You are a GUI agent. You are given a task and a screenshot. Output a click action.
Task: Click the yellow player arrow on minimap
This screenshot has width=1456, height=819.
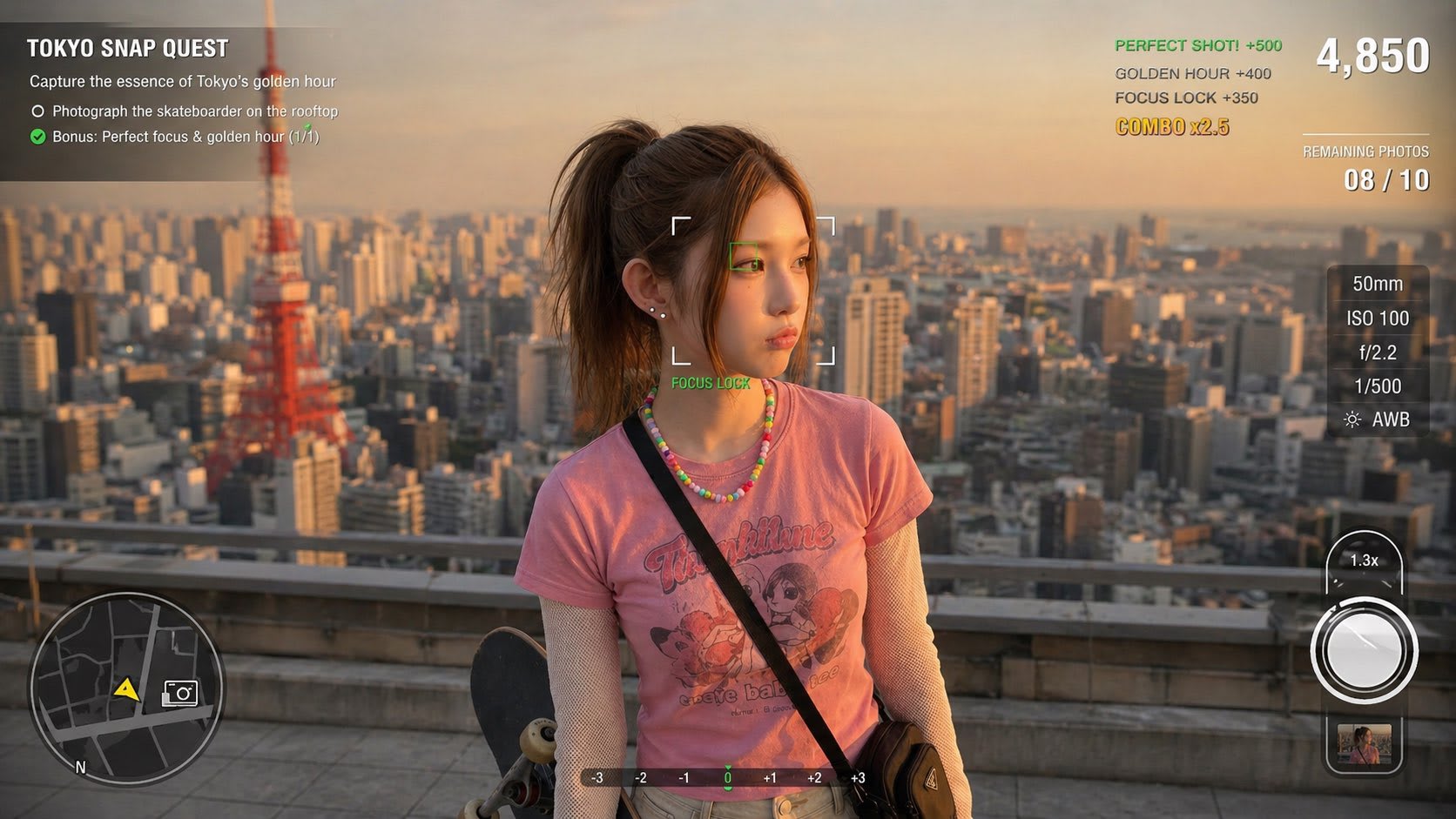126,689
